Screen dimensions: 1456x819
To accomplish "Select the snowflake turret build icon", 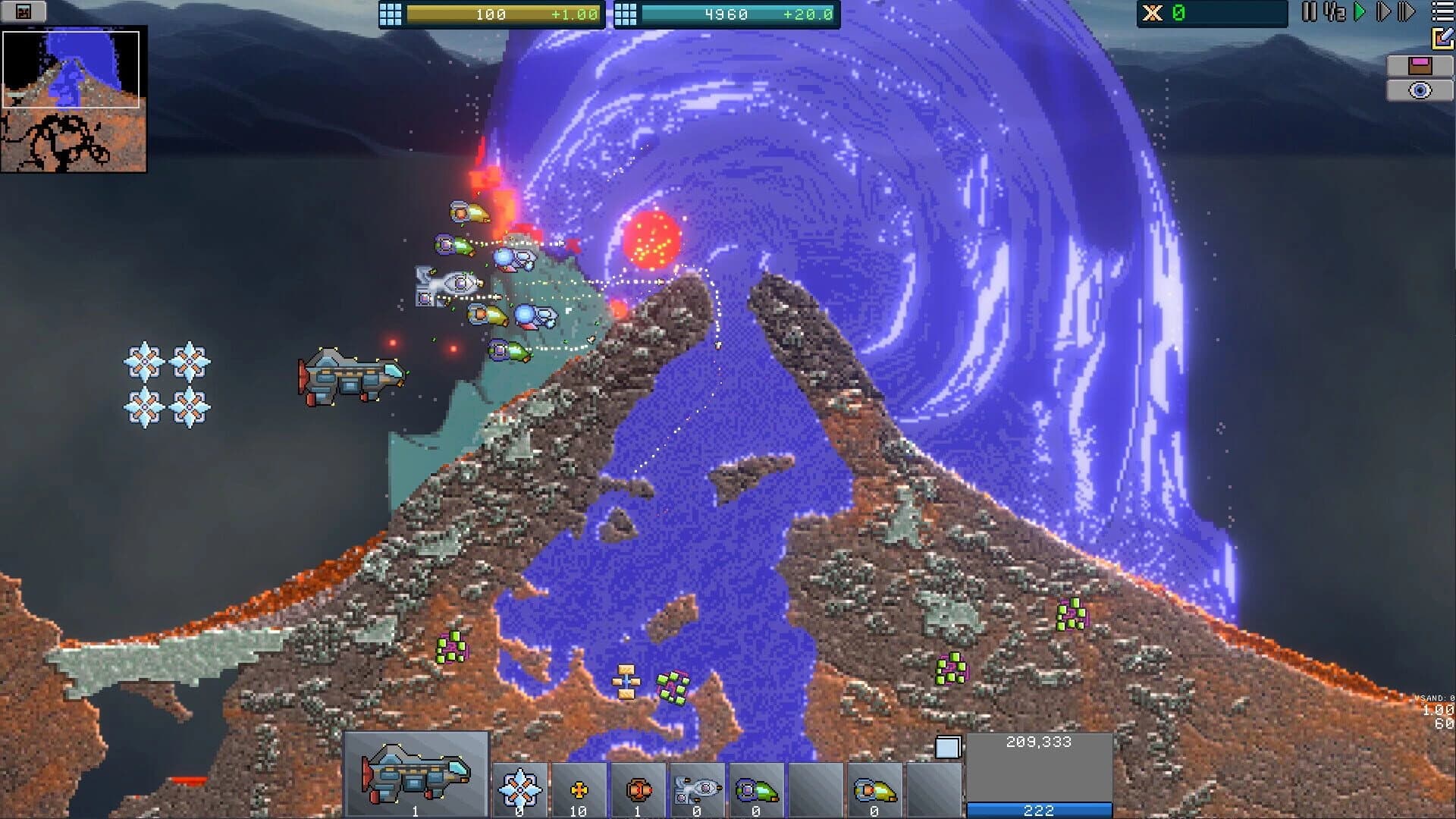I will pyautogui.click(x=519, y=789).
